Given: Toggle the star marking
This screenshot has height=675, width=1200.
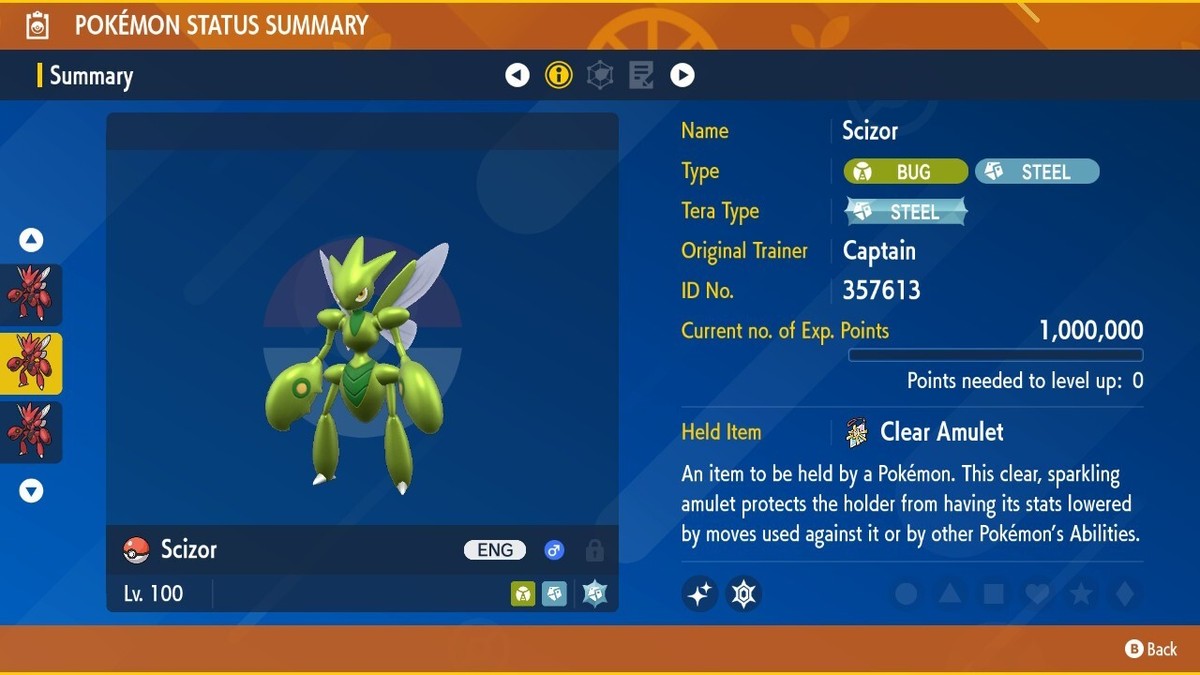Looking at the screenshot, I should (x=1081, y=594).
